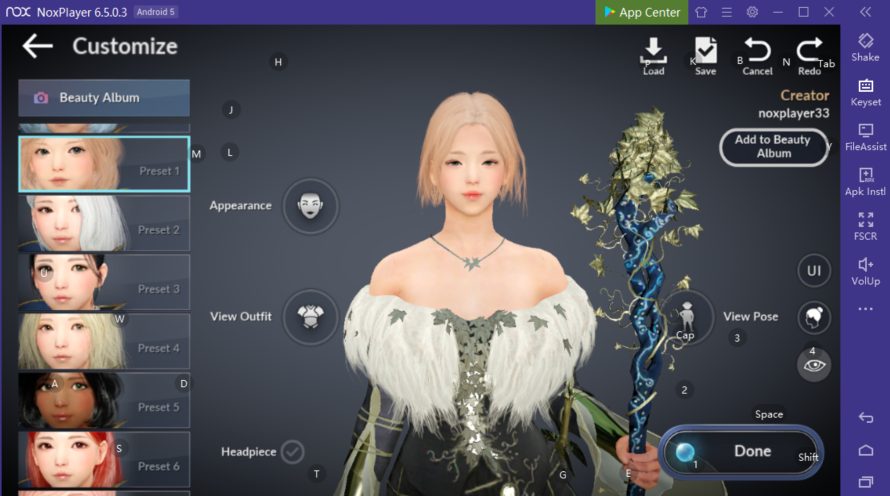Open the NoxPlayer App Center
890x496 pixels.
[x=640, y=12]
